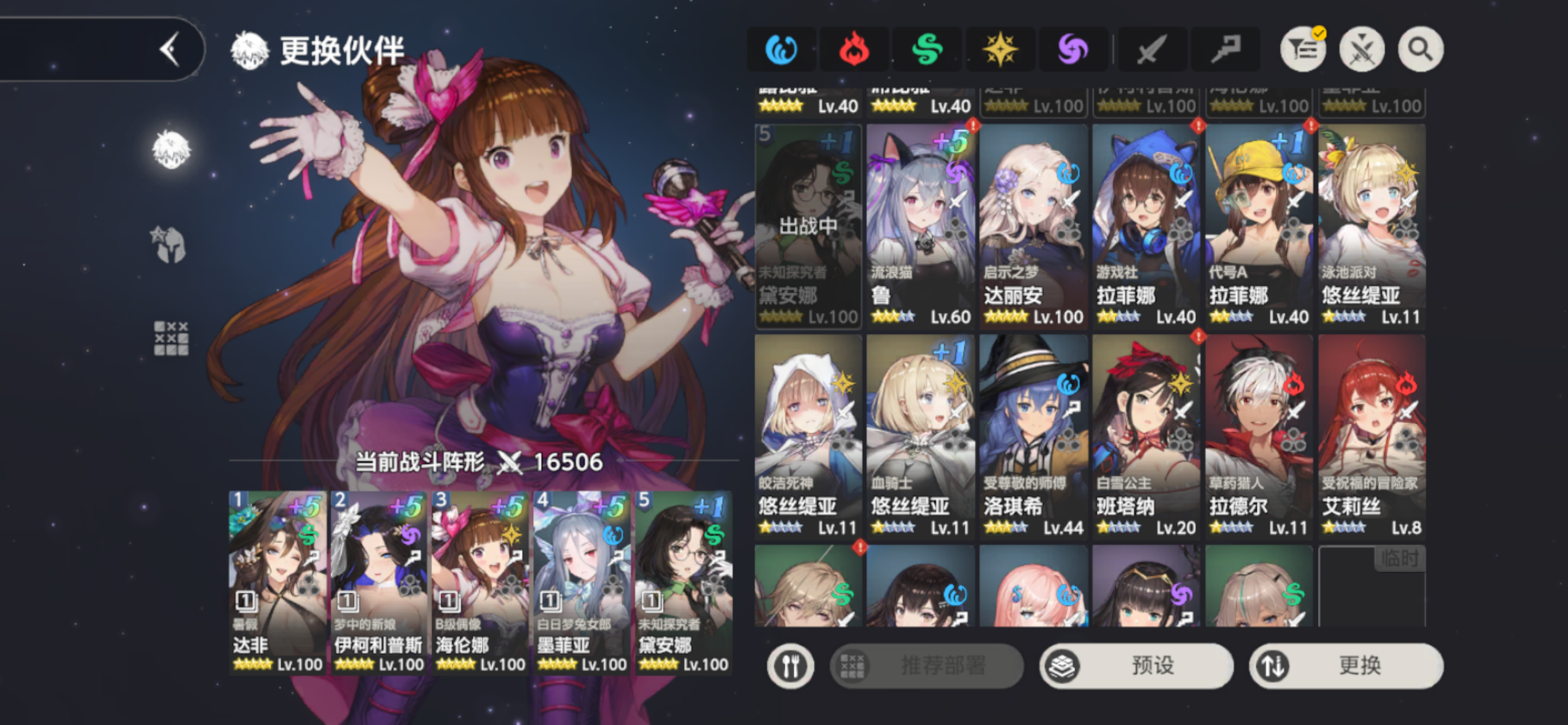
Task: Open the sort and filter options
Action: (x=1303, y=50)
